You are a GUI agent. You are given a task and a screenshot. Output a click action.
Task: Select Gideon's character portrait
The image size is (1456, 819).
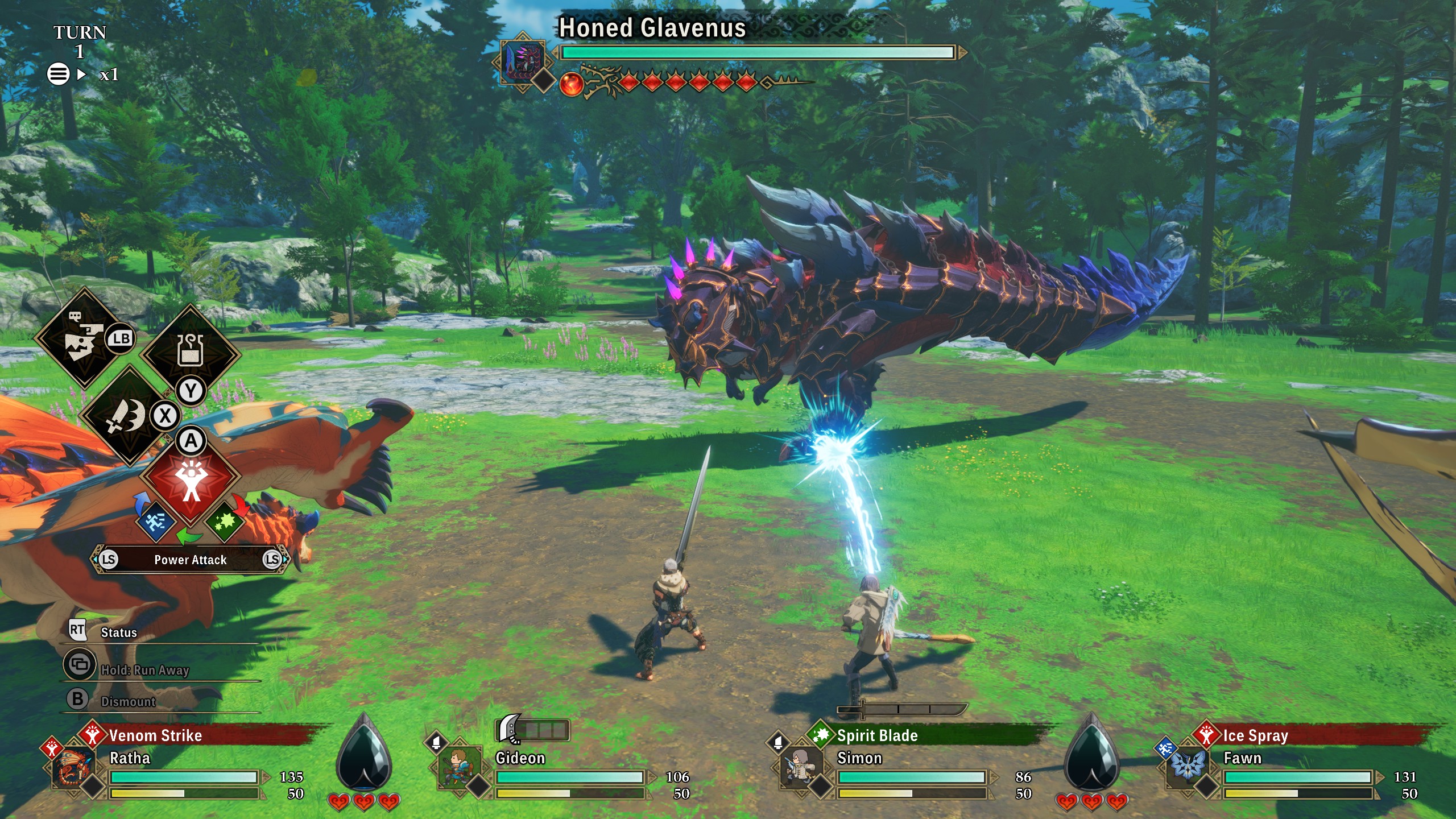[x=457, y=767]
